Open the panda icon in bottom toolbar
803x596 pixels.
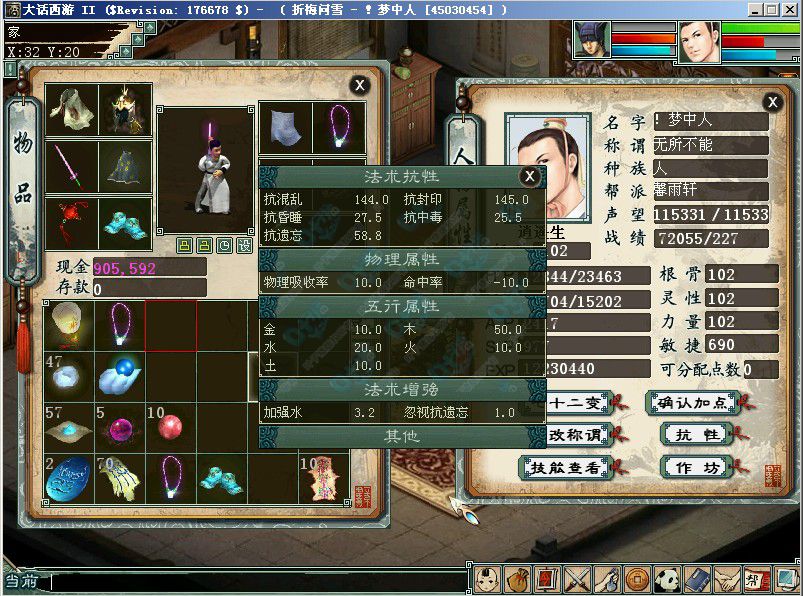pos(667,578)
